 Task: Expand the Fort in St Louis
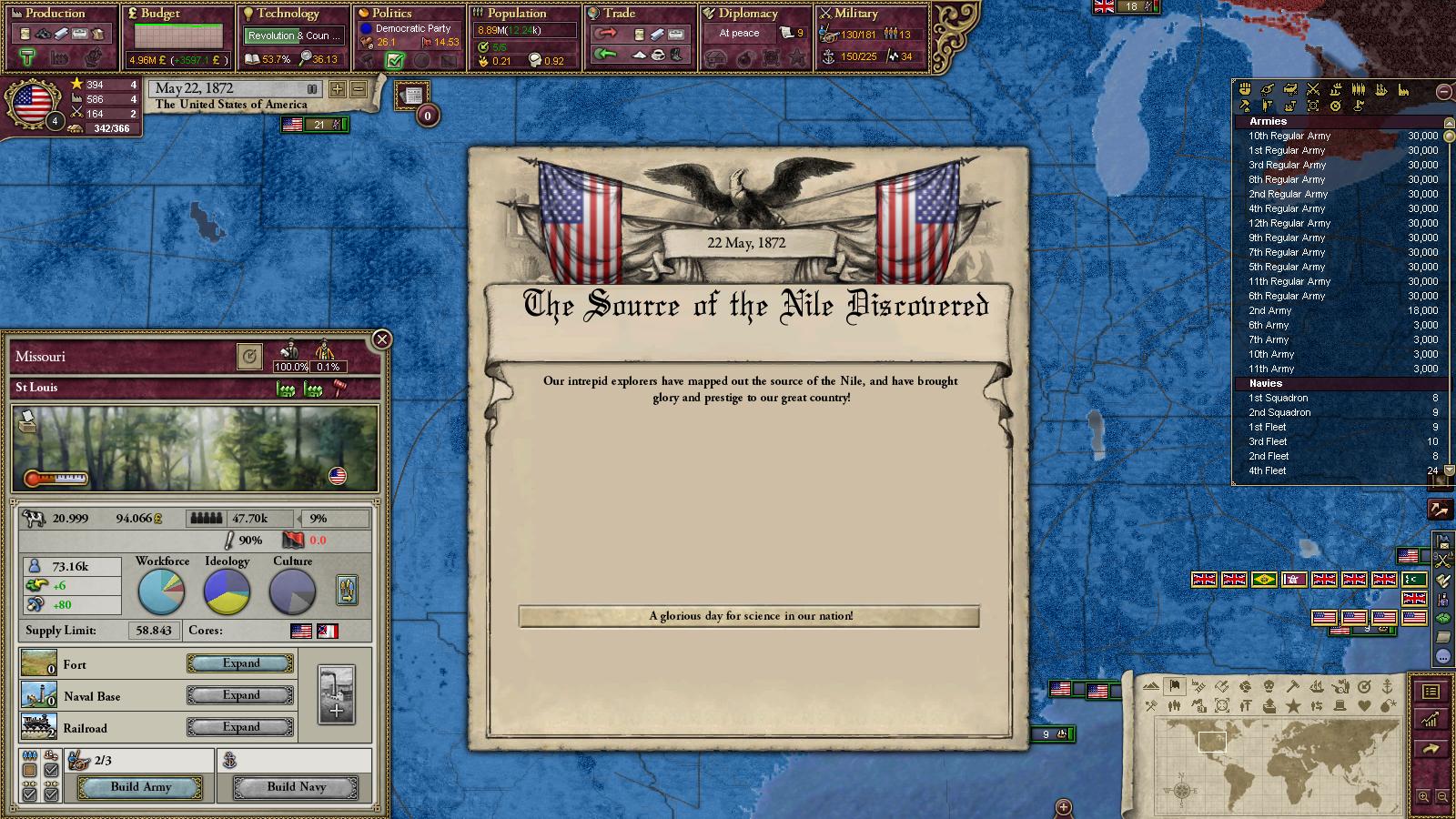tap(240, 663)
